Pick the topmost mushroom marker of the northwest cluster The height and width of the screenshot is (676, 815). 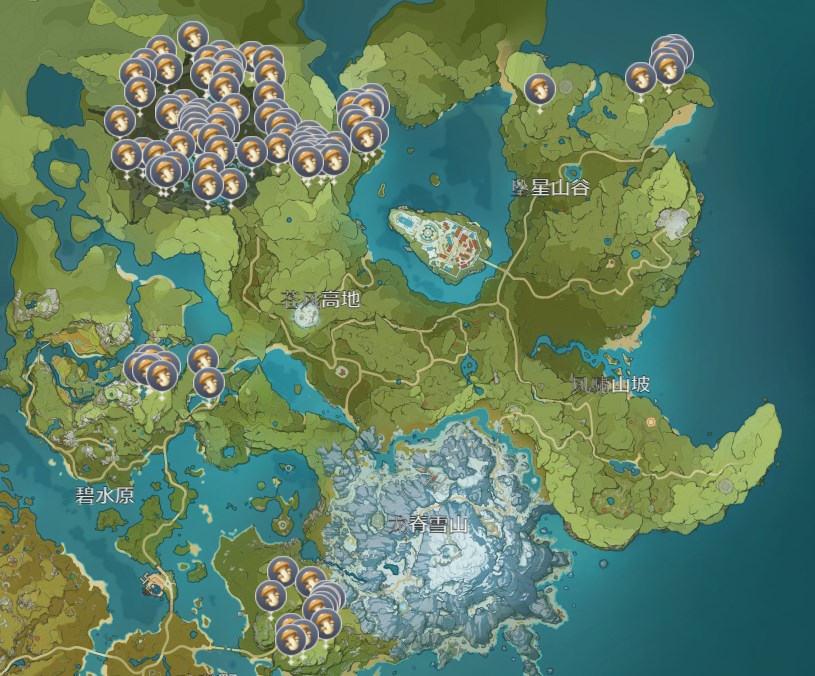[x=192, y=37]
